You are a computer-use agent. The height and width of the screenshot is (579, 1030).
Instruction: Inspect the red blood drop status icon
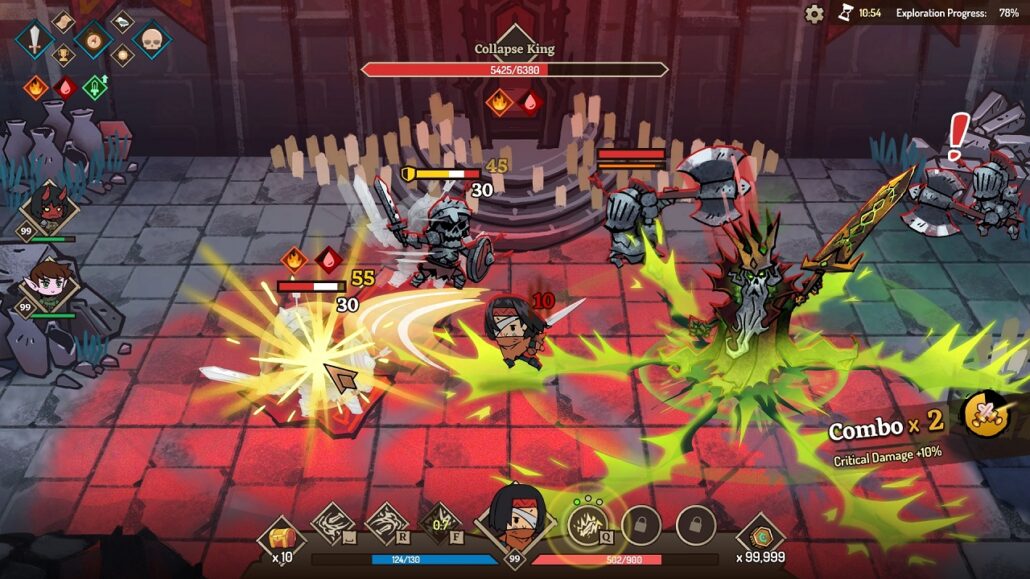pos(65,87)
